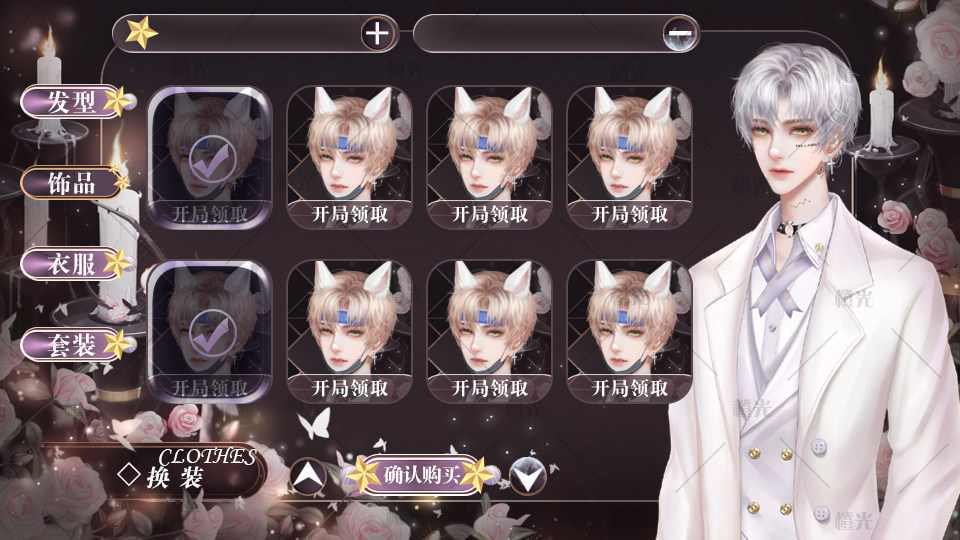
Task: Click the plus button on the star bar
Action: [x=377, y=34]
